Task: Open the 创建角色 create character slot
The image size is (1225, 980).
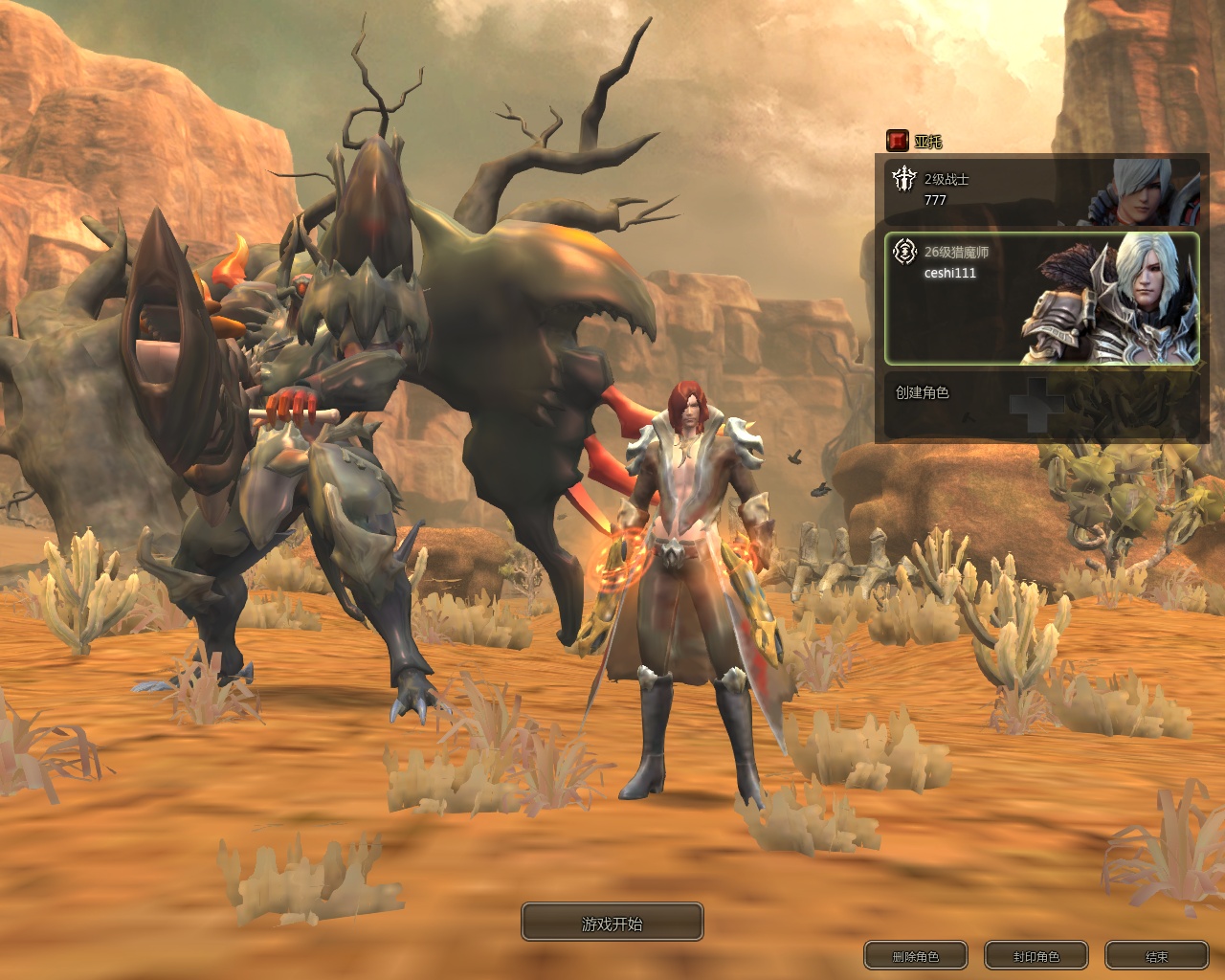Action: pos(1041,405)
